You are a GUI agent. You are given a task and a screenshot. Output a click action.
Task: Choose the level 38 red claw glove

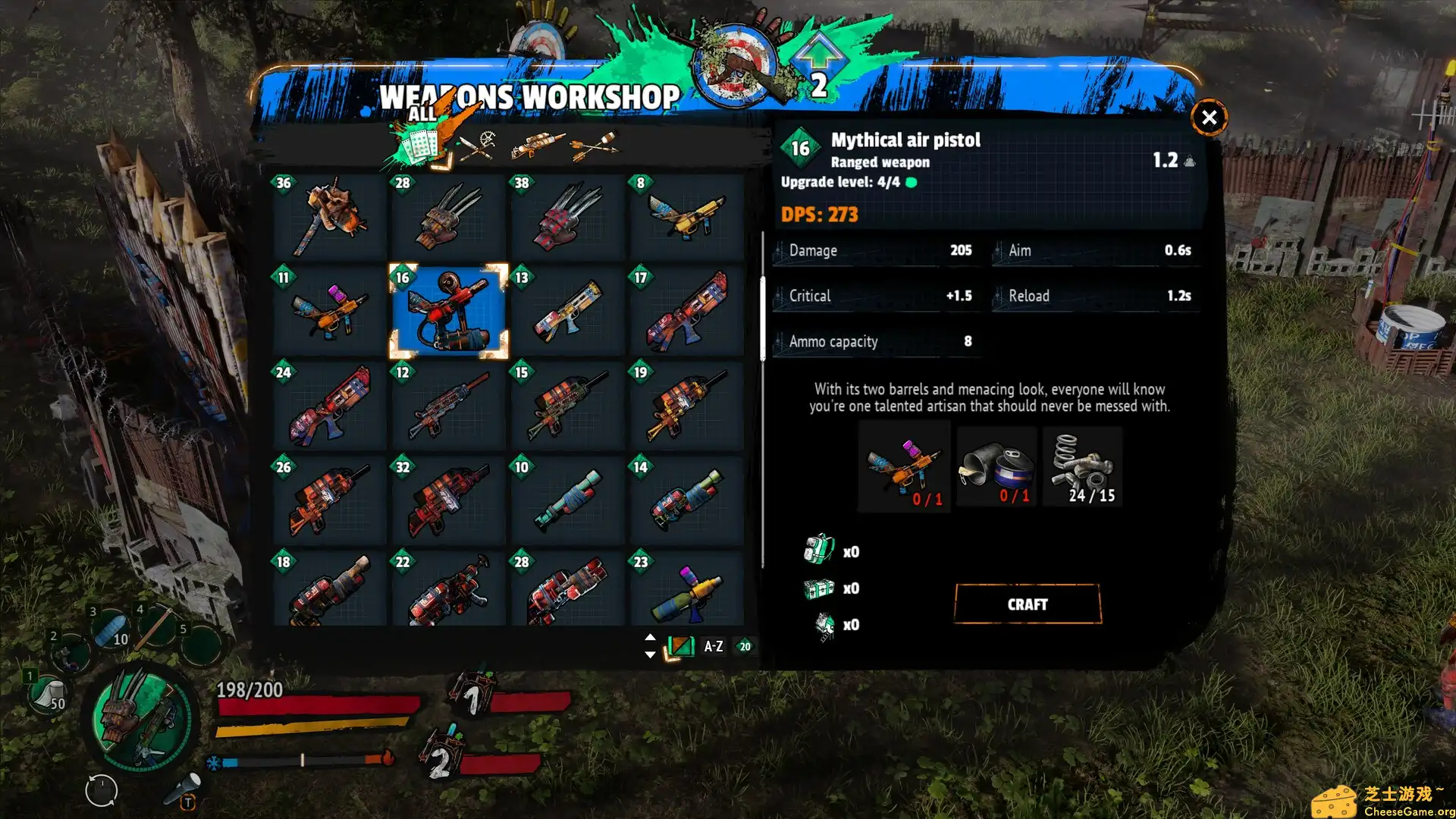(x=568, y=217)
